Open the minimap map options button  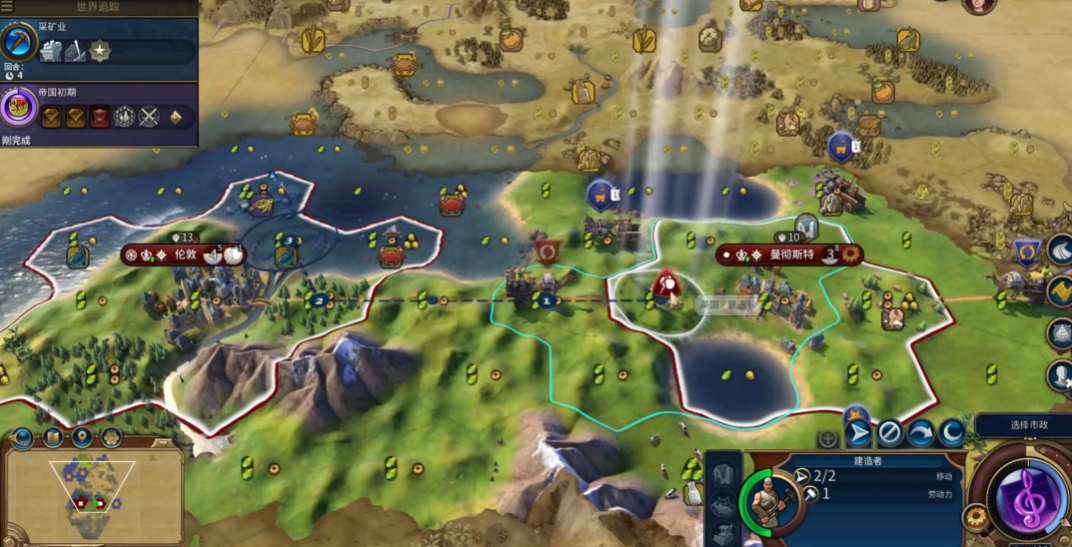[x=53, y=438]
